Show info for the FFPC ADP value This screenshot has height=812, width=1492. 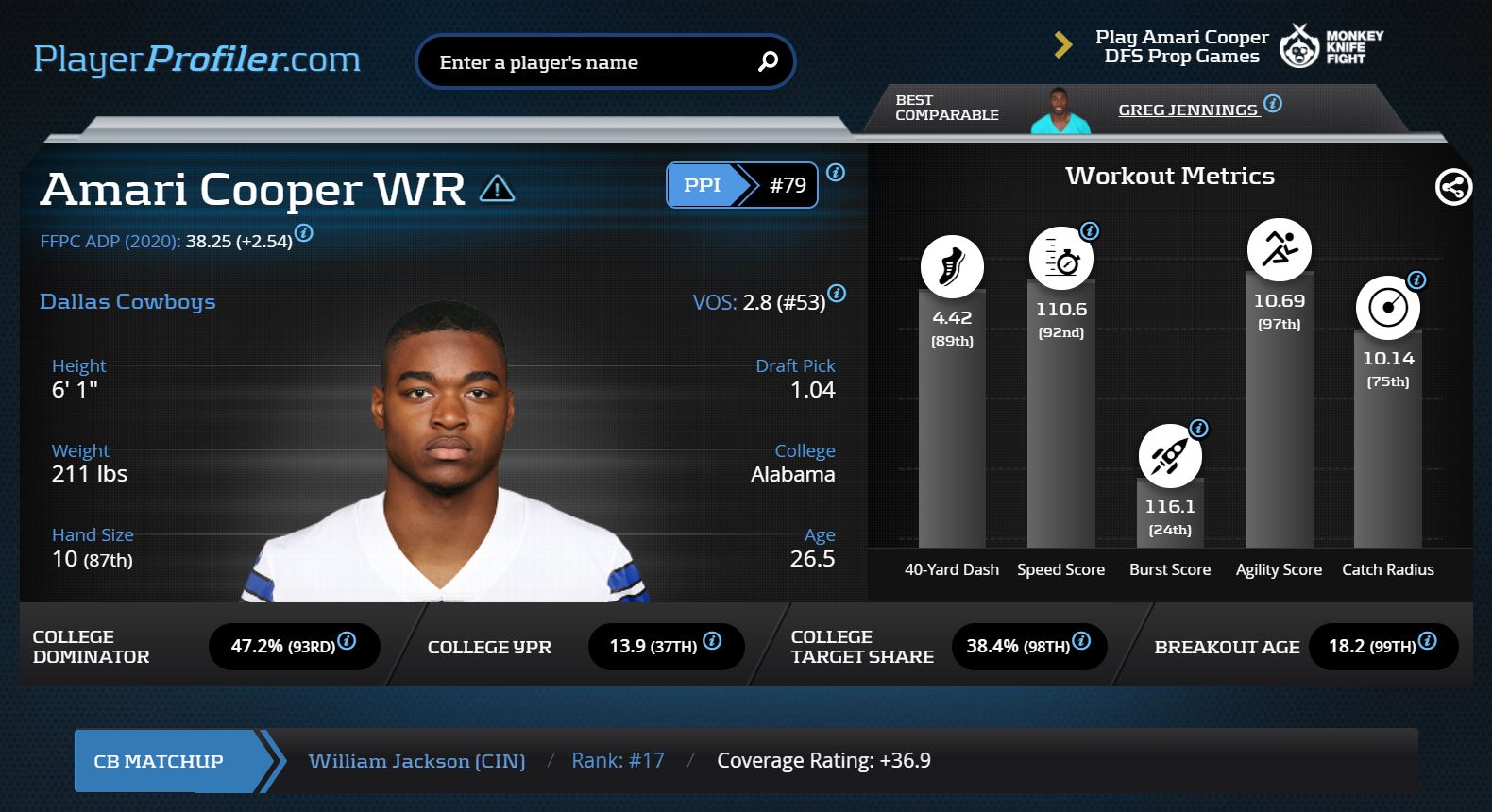[304, 232]
